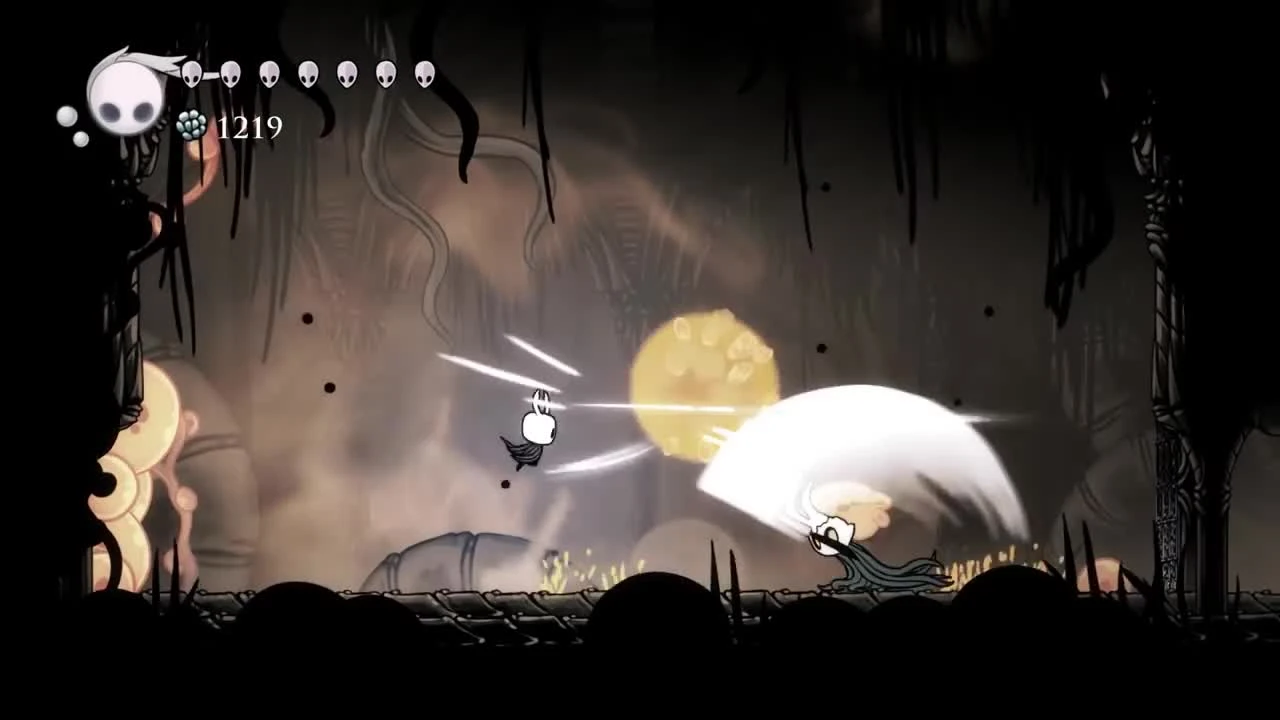Toggle the third health mask
This screenshot has height=720, width=1280.
(x=268, y=74)
